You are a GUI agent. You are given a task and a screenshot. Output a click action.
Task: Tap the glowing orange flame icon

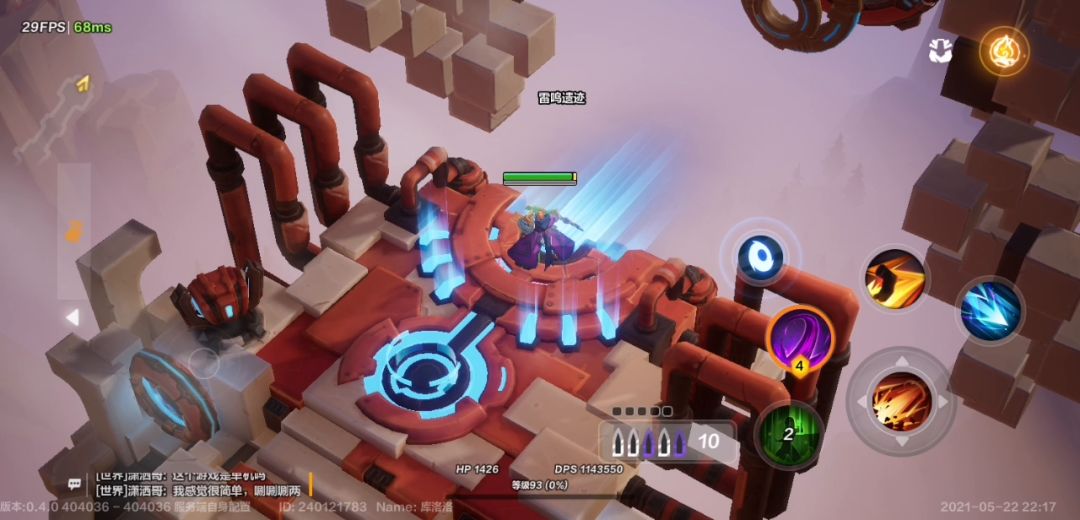click(1003, 50)
